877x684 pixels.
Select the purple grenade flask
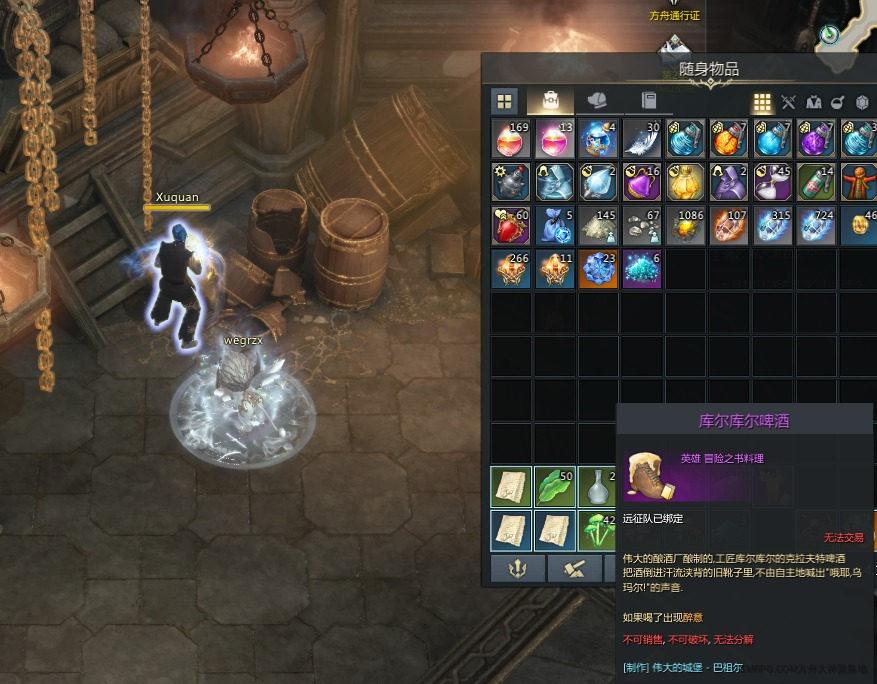pos(817,138)
